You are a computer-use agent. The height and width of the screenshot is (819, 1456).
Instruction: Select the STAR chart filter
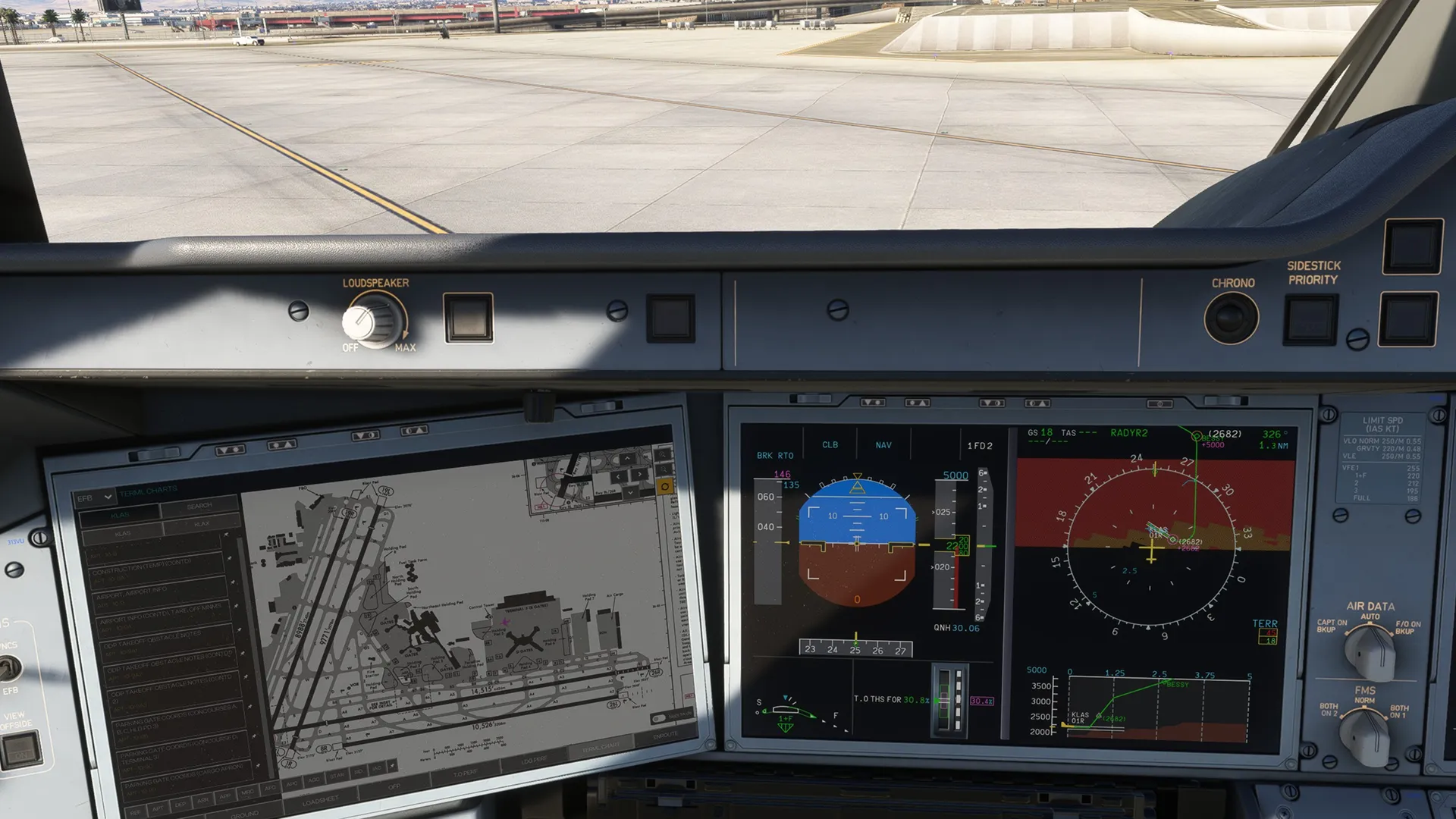click(337, 776)
